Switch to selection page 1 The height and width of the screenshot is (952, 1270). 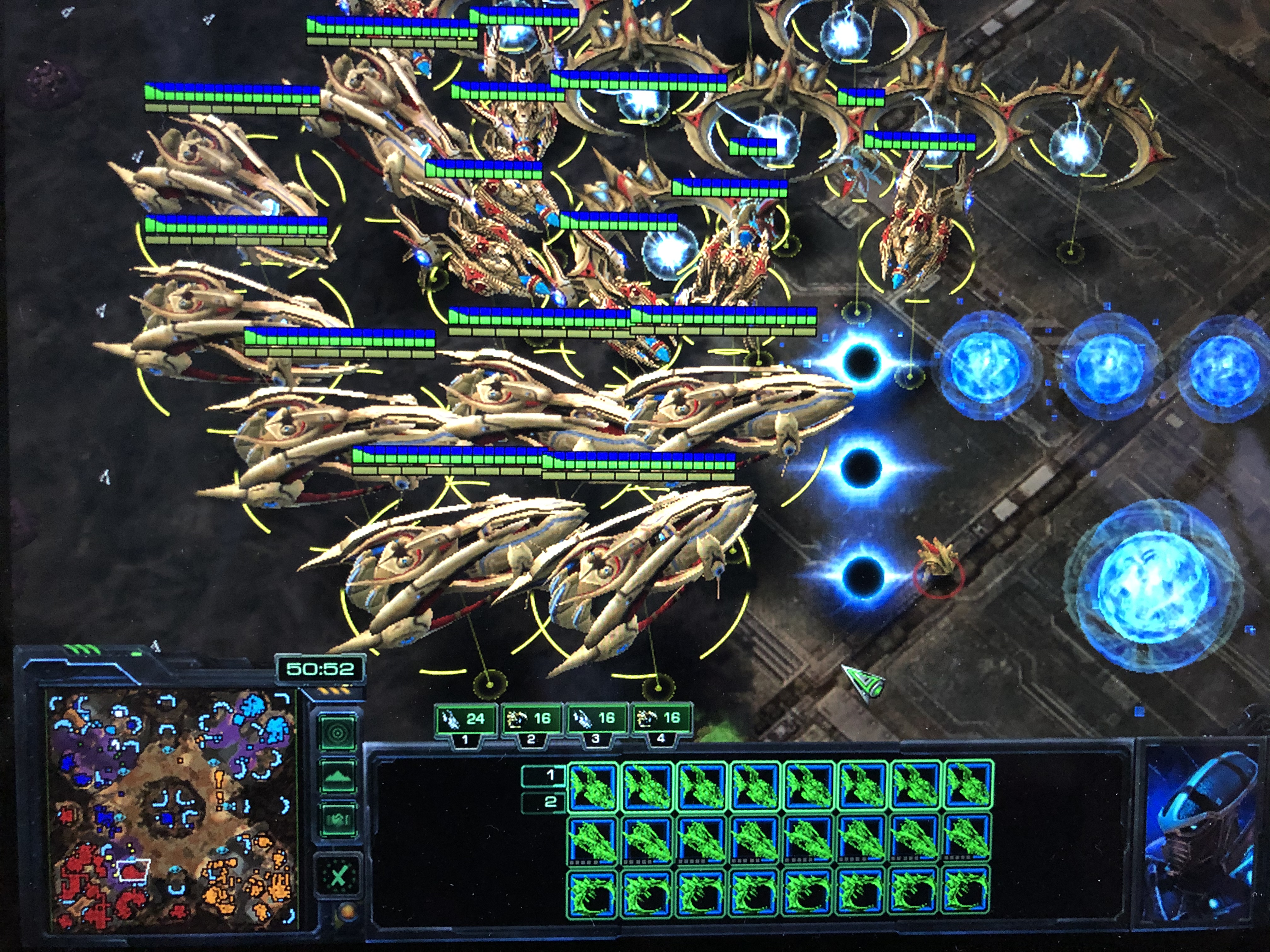(543, 775)
